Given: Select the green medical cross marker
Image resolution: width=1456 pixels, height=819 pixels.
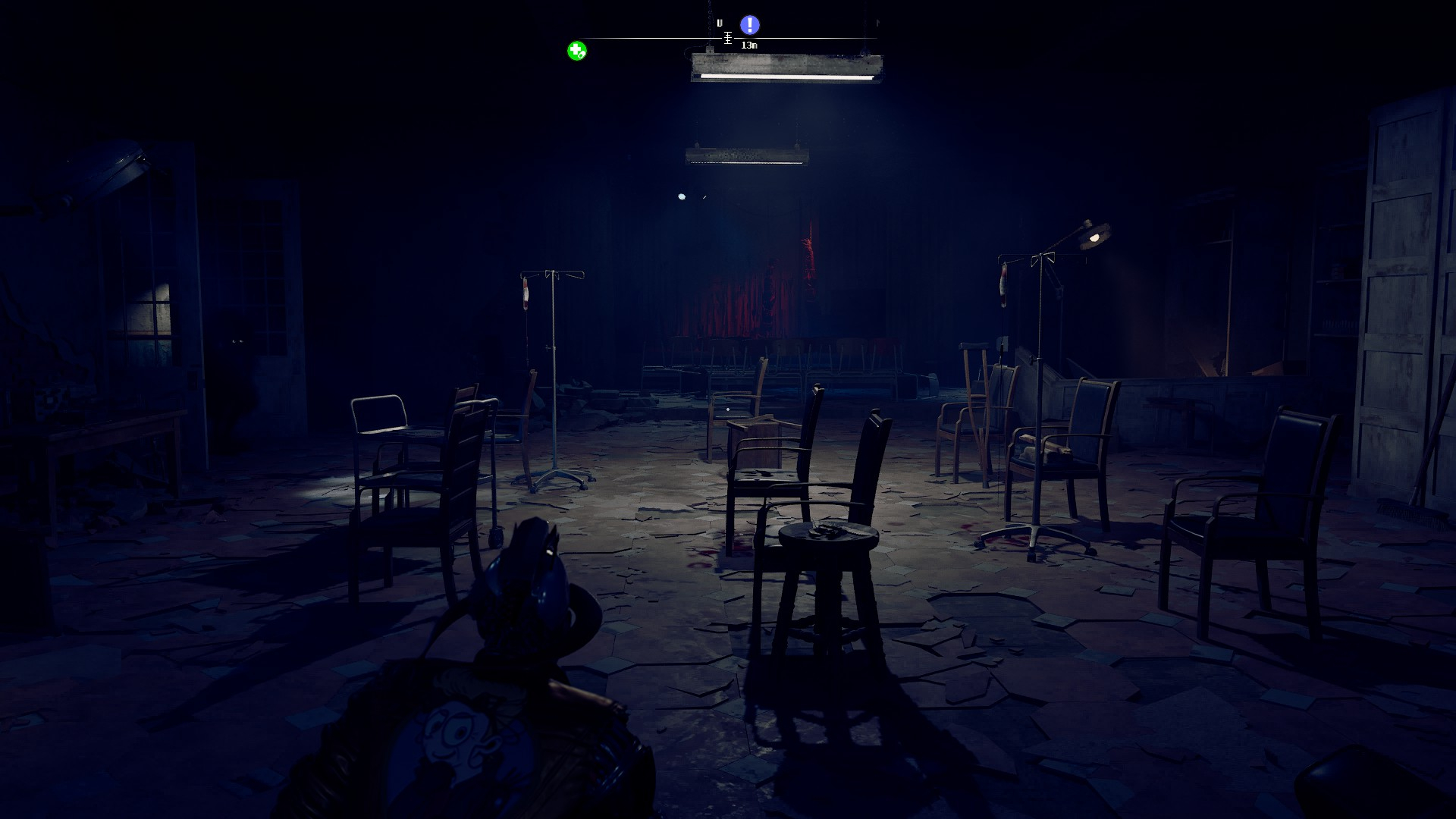Looking at the screenshot, I should 576,51.
